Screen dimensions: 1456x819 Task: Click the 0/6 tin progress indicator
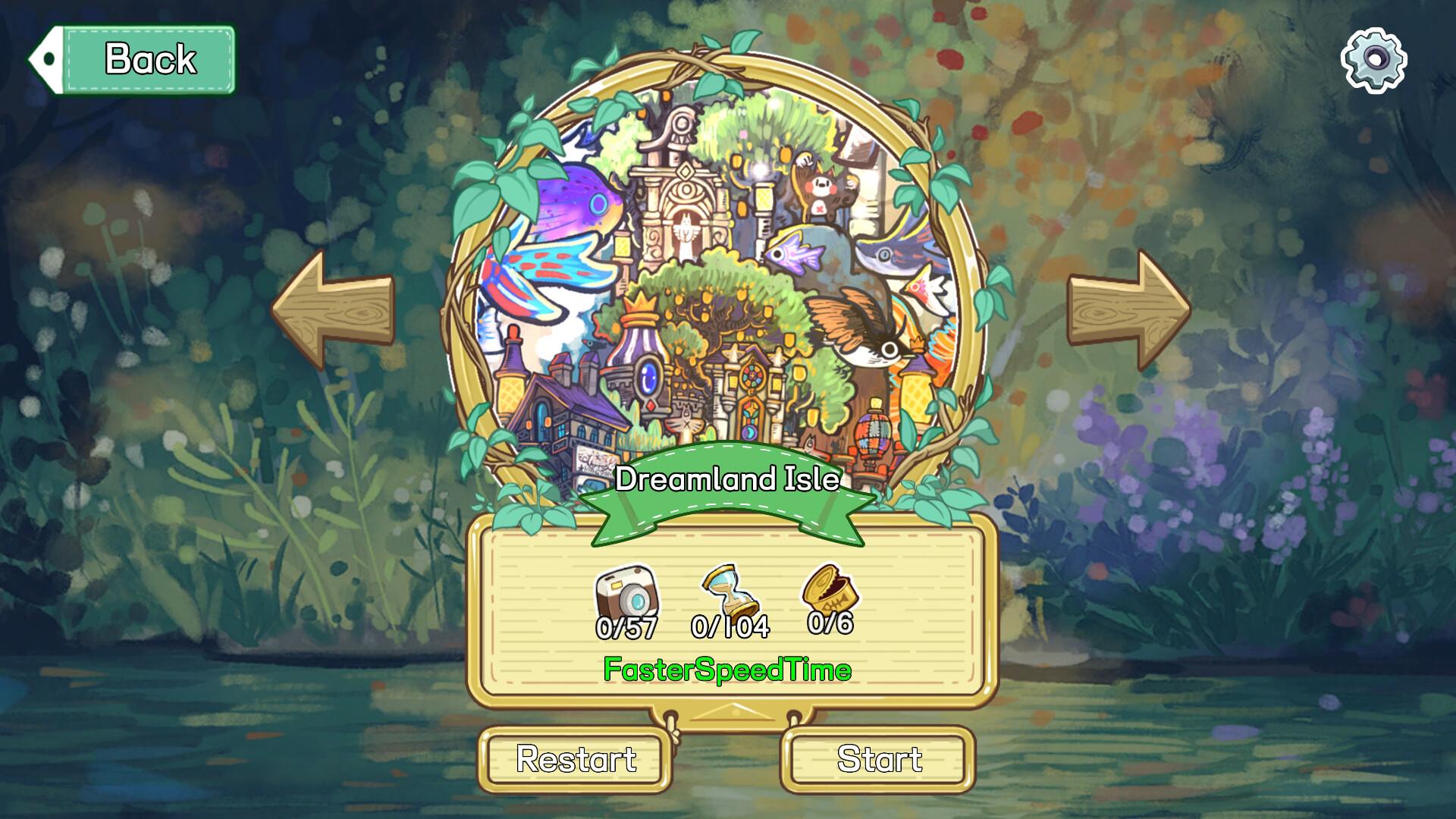click(x=831, y=628)
